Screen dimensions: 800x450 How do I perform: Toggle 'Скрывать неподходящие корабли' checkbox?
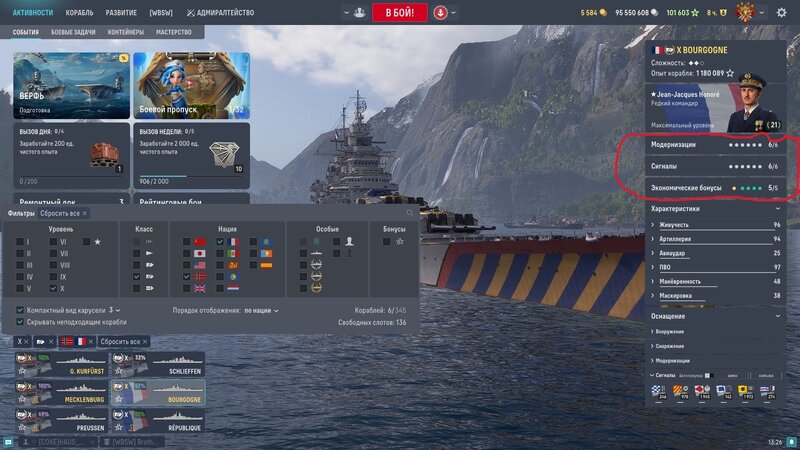coord(20,322)
